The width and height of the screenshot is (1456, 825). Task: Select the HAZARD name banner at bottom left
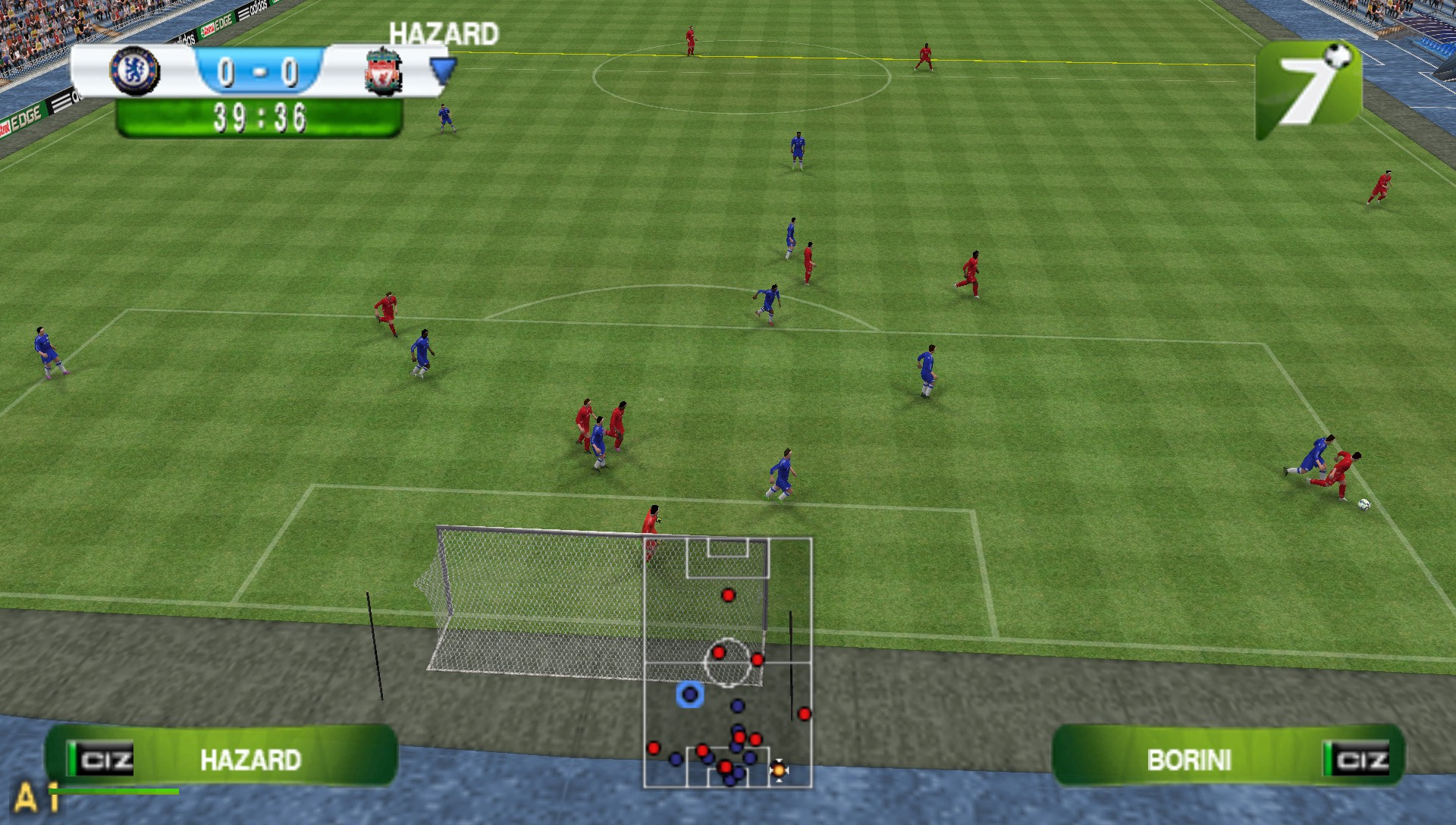250,758
